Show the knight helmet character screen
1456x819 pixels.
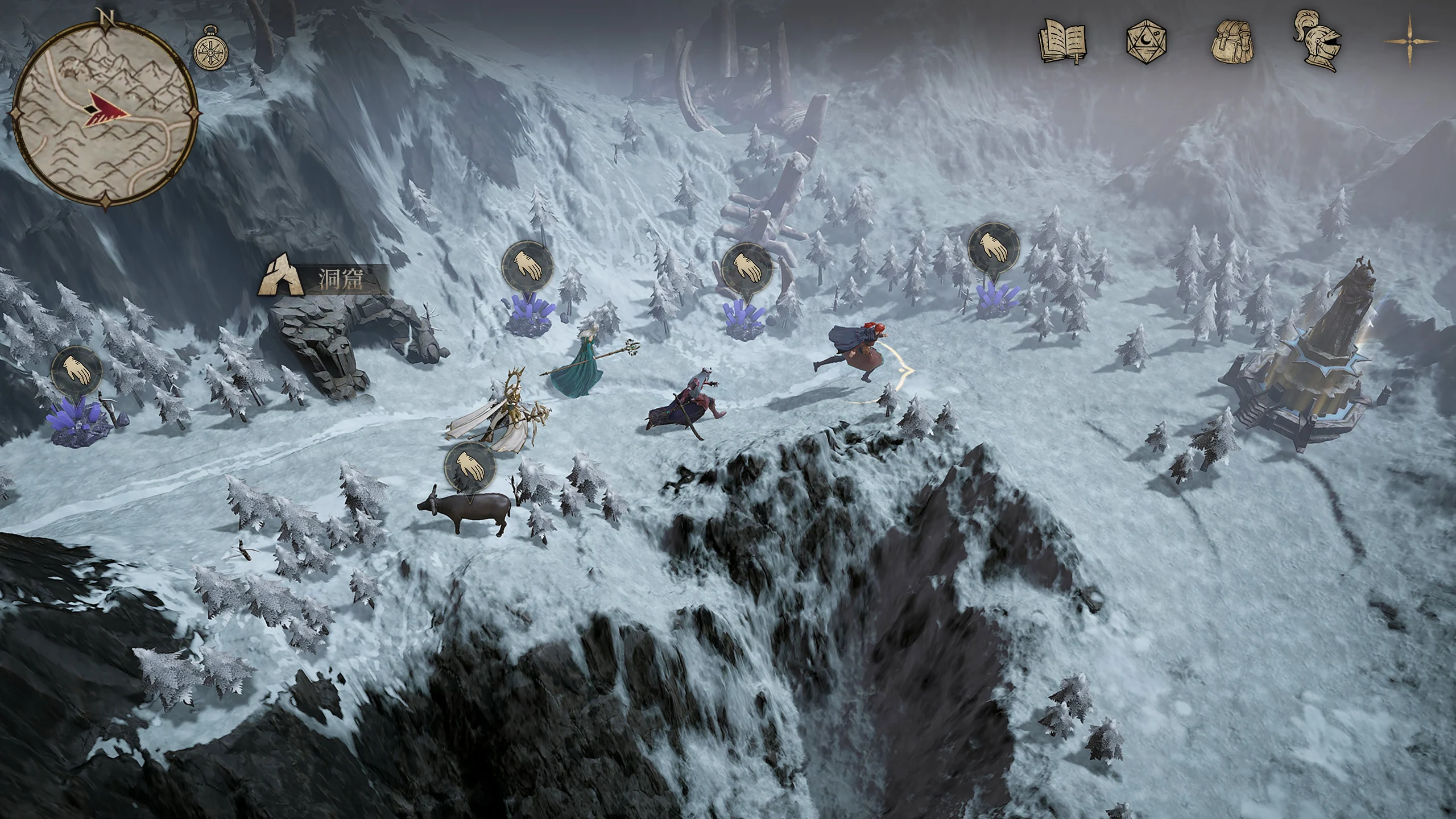(1317, 42)
